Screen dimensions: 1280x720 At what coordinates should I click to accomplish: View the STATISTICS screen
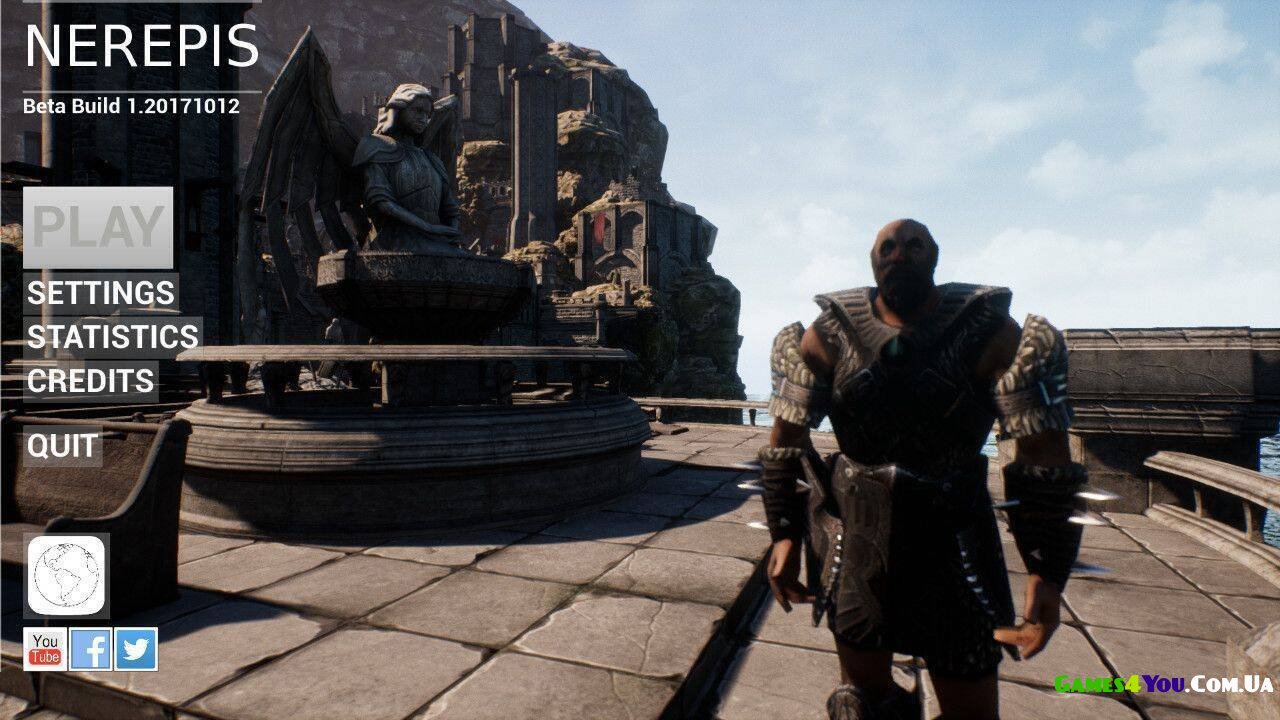(112, 337)
